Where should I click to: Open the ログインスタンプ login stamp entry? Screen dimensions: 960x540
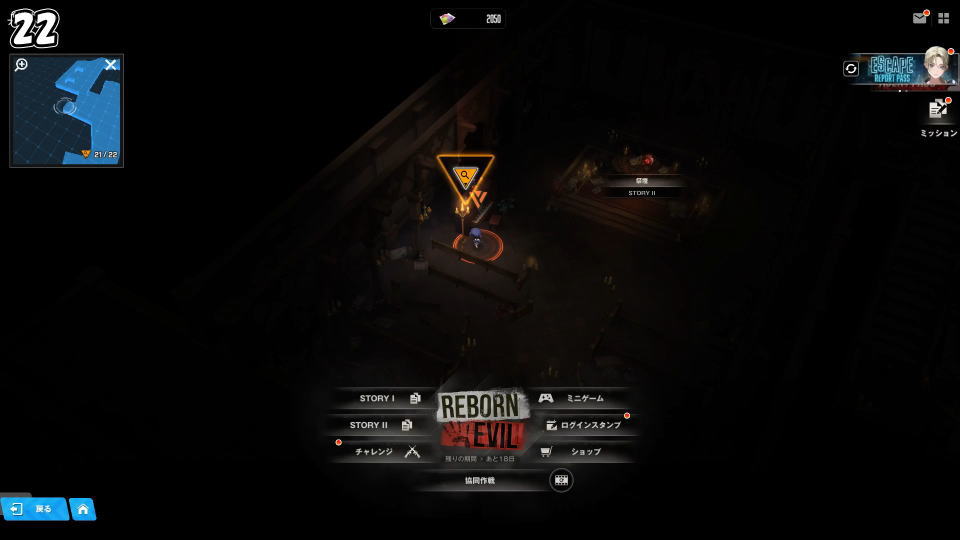pos(582,425)
